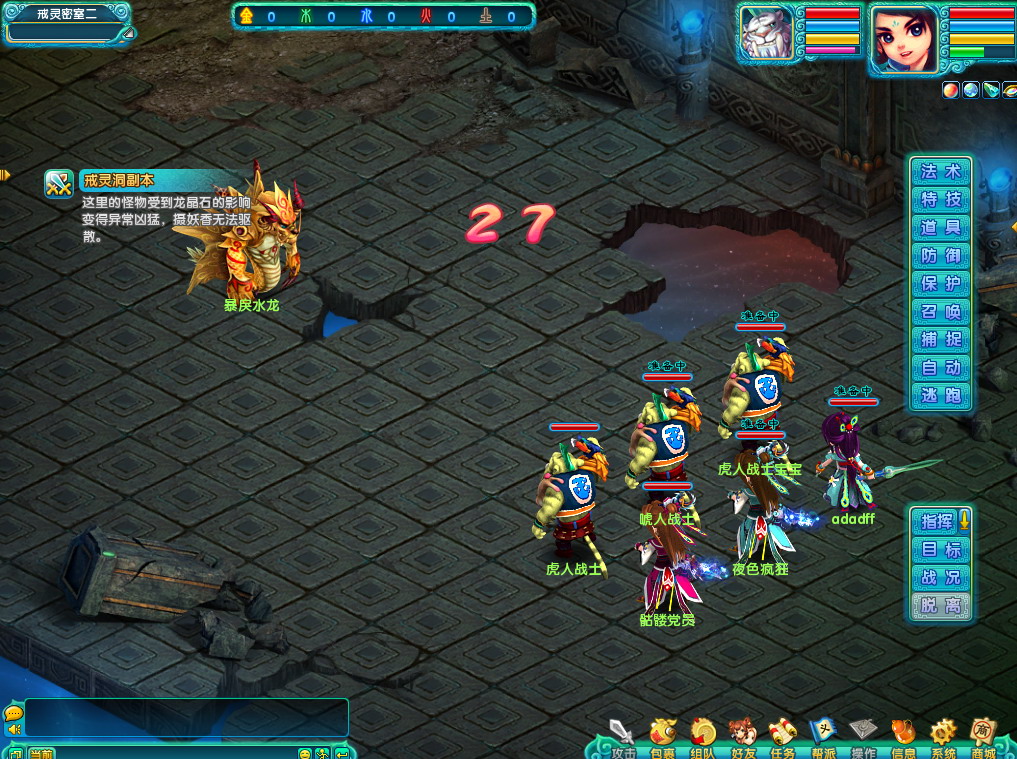The image size is (1017, 759).
Task: Open the 法术 spell menu
Action: point(940,172)
